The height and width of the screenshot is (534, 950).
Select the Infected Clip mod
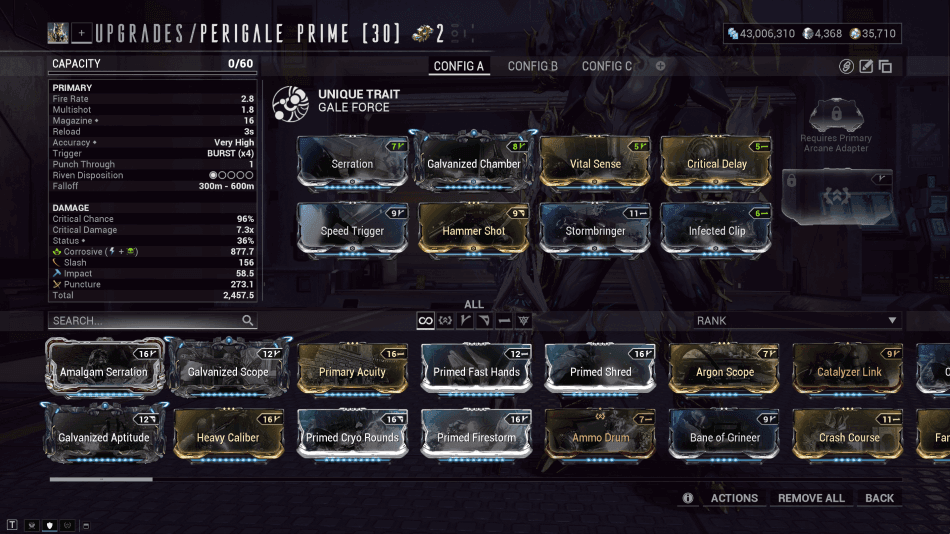pos(717,230)
